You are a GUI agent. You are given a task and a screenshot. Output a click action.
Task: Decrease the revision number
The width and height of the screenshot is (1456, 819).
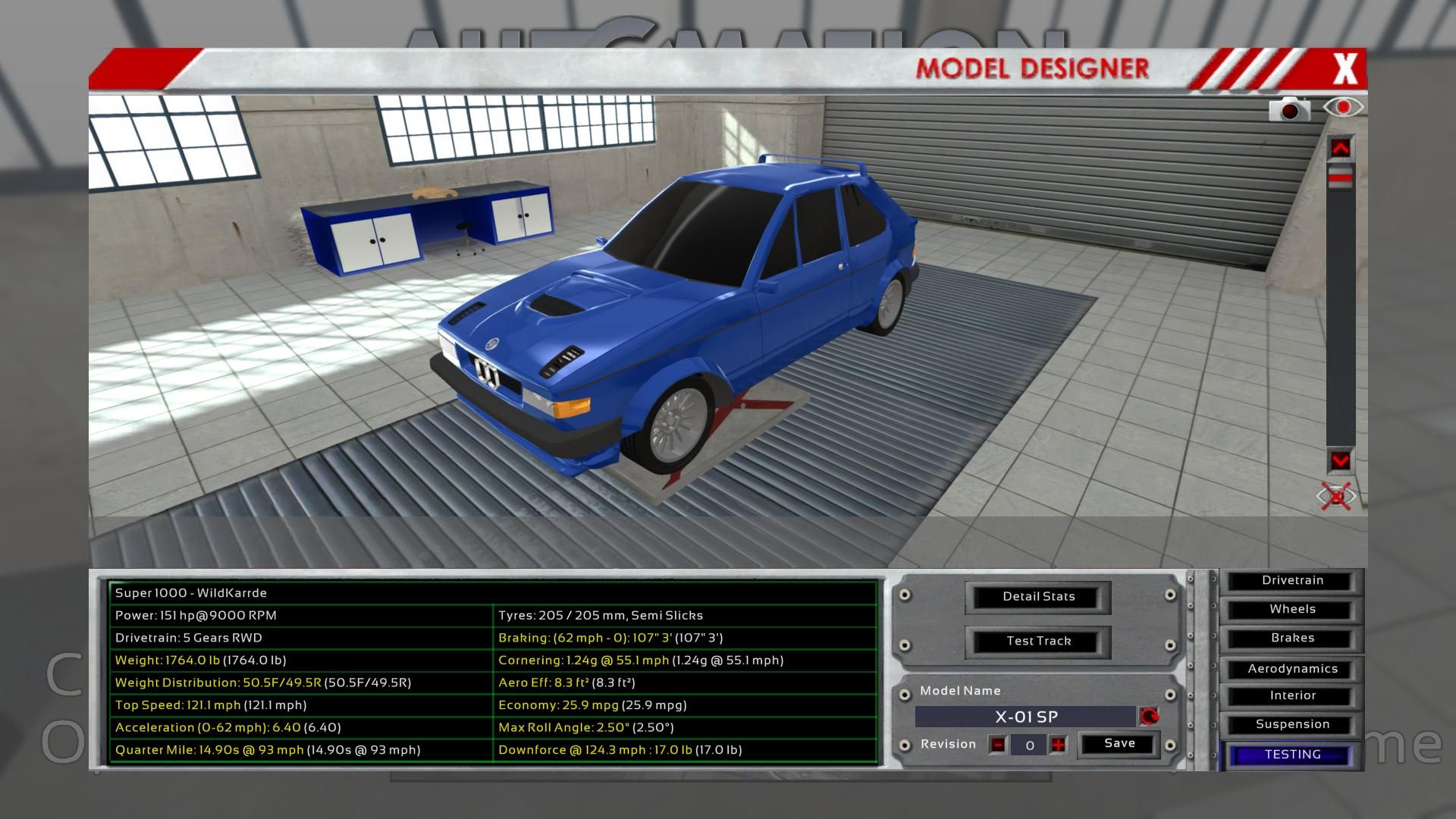pos(998,745)
